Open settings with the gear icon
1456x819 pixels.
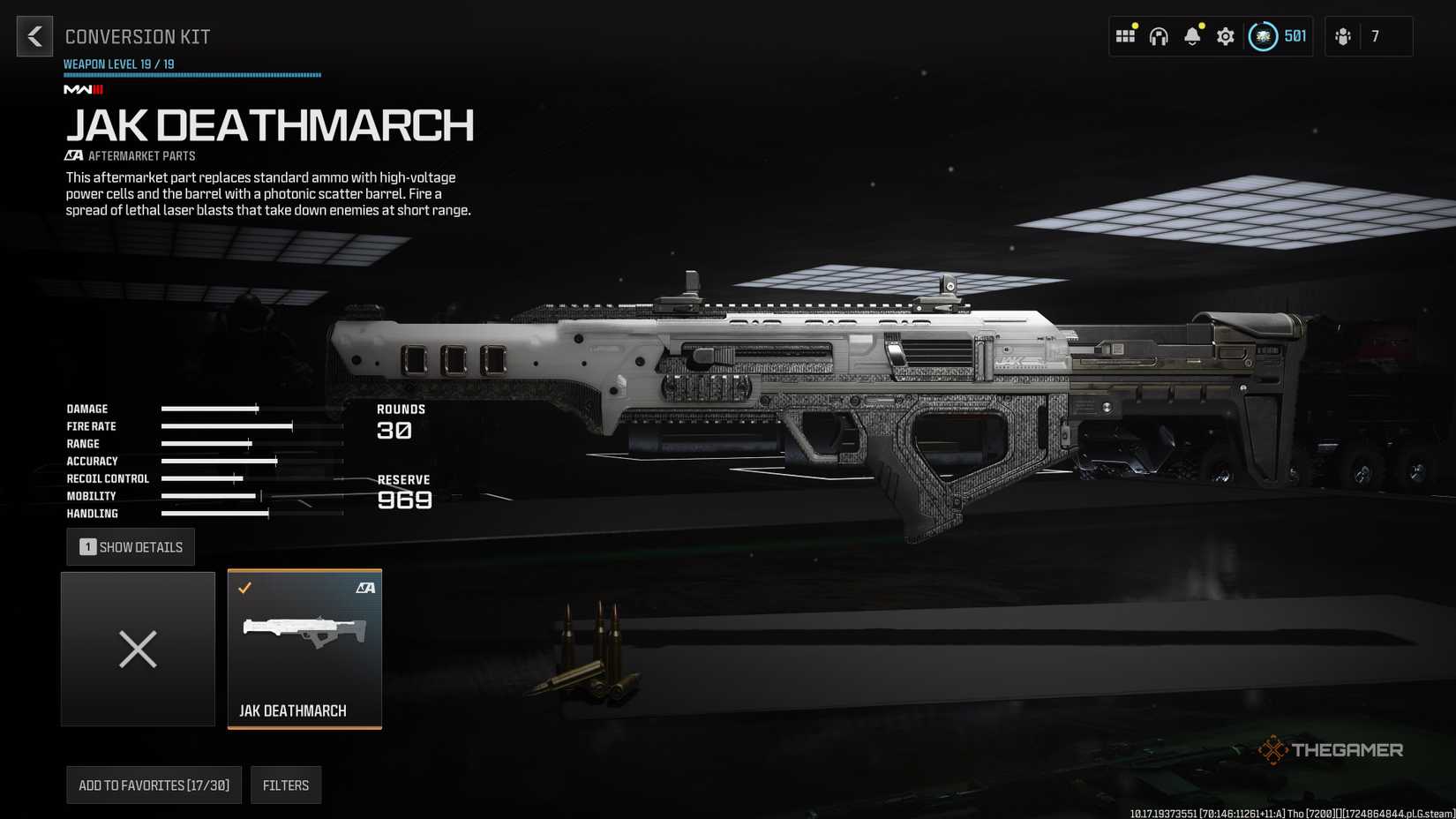coord(1226,36)
